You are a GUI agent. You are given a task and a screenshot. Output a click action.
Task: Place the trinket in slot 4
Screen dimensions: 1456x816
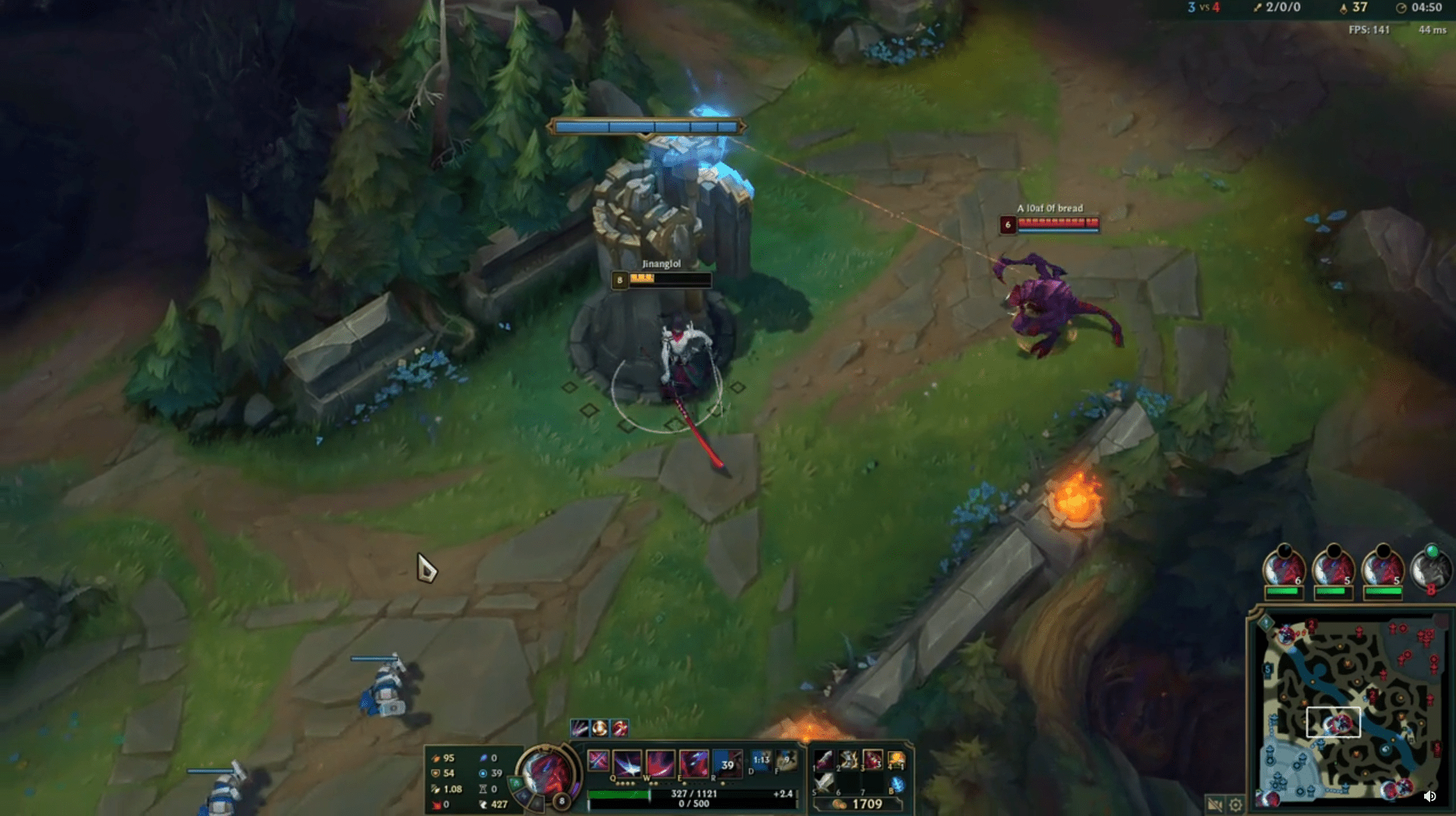point(896,759)
